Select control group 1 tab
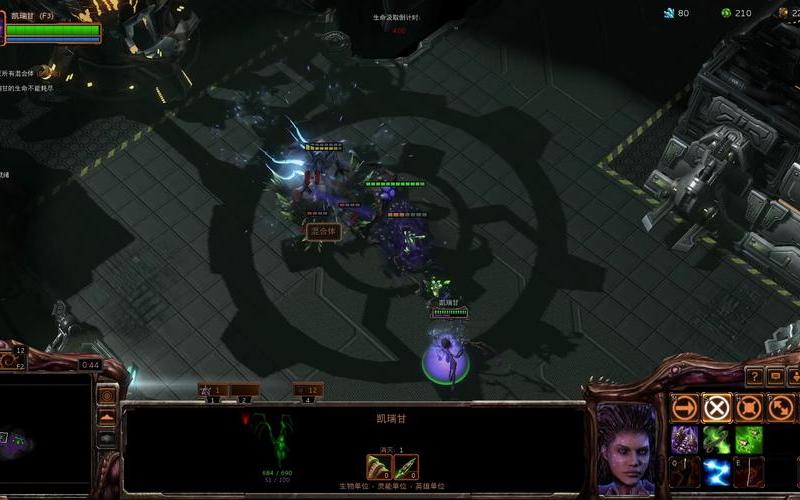 (x=212, y=390)
